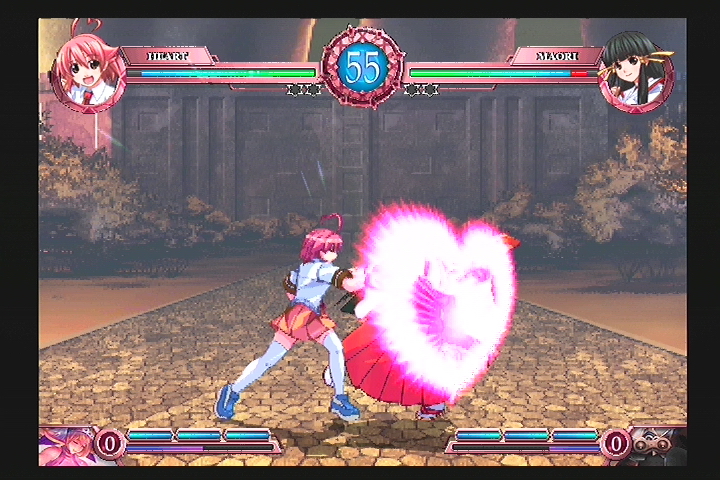Image resolution: width=720 pixels, height=480 pixels.
Task: Click the pink arcana emblem, bottom-left corner
Action: coord(64,446)
